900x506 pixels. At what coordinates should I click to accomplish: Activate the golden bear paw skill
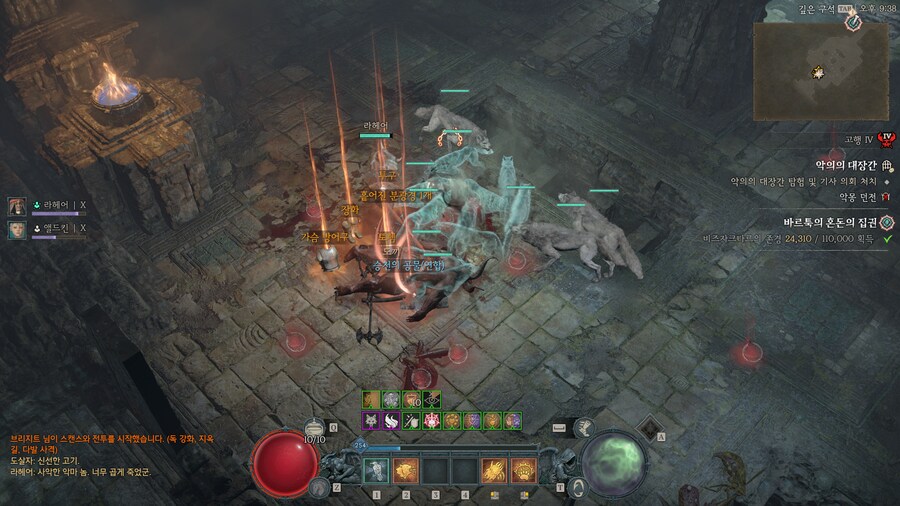click(x=523, y=470)
